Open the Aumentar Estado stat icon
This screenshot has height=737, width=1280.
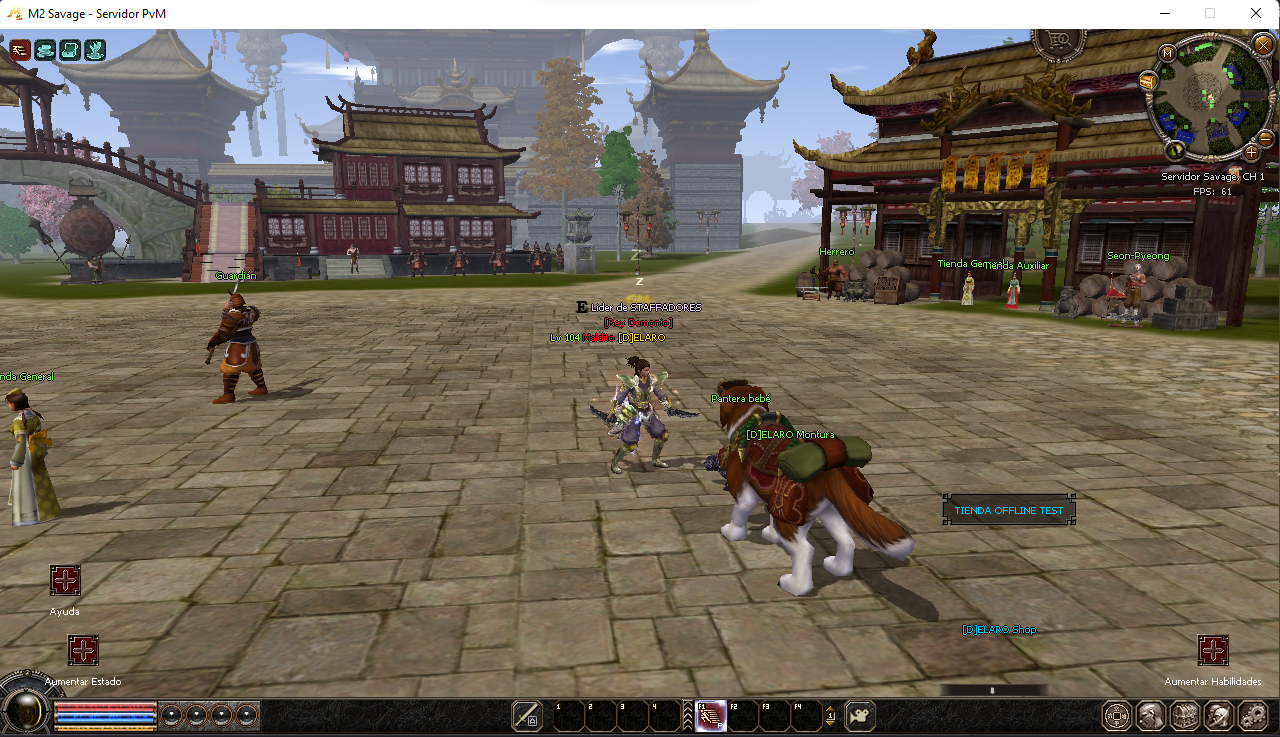click(83, 651)
